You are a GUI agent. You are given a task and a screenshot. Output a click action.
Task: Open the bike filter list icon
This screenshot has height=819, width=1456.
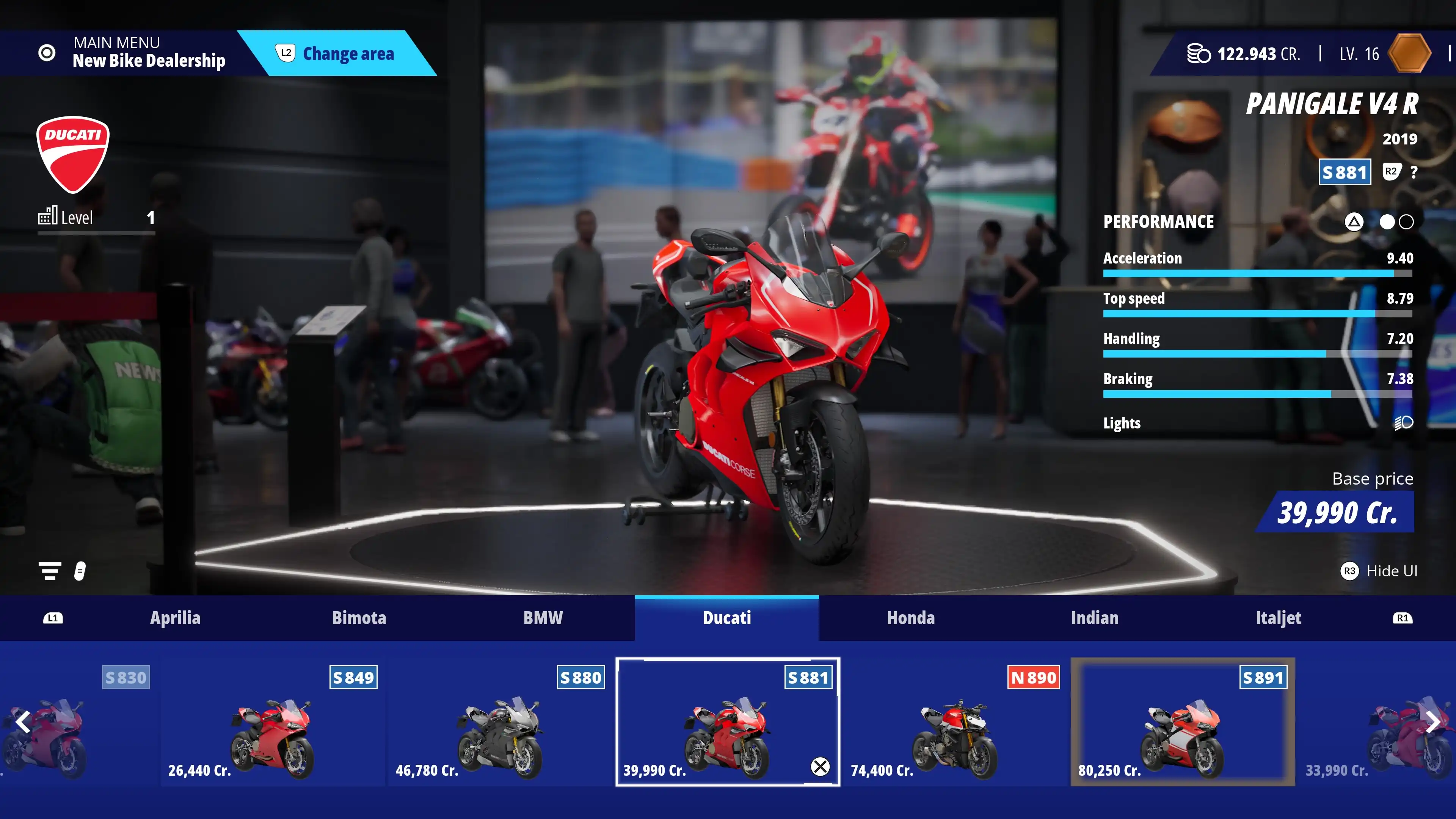[50, 571]
